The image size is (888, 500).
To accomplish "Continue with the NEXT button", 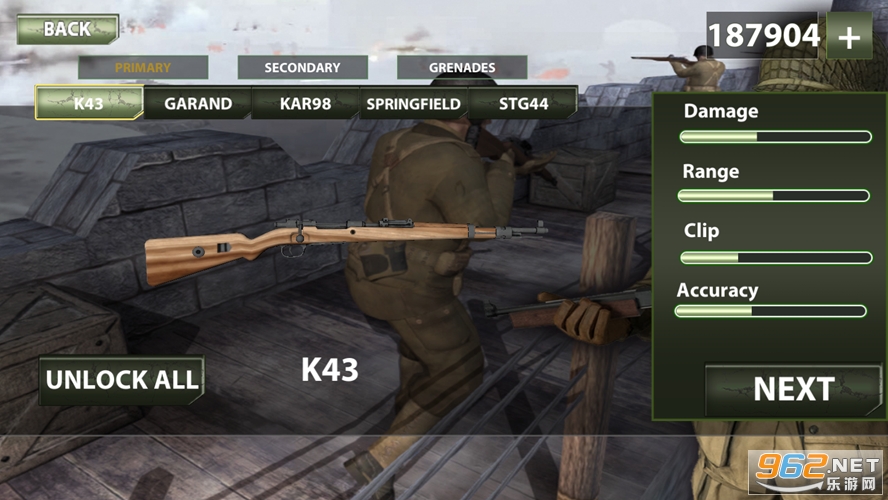I will [x=794, y=389].
